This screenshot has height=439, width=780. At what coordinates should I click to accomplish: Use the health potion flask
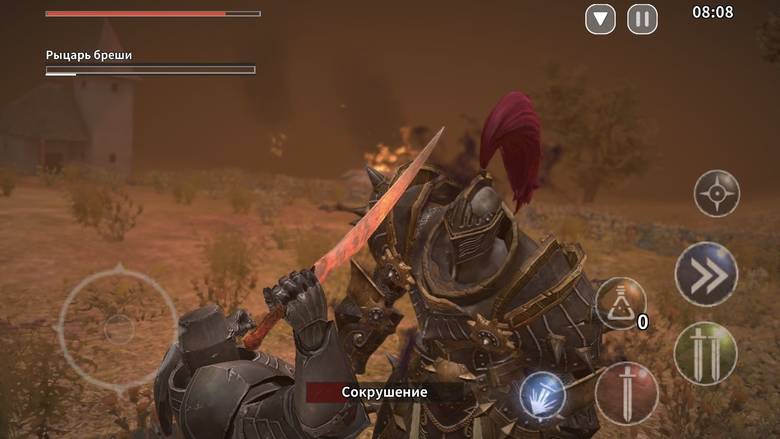pos(620,303)
